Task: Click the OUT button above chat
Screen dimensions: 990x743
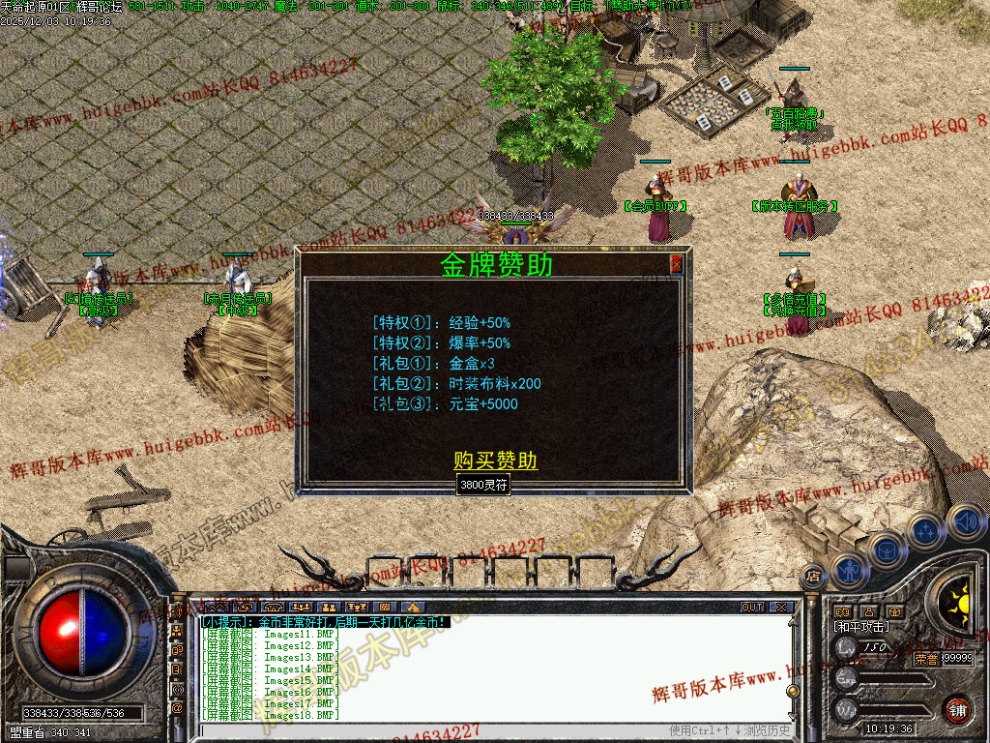Action: click(x=752, y=607)
